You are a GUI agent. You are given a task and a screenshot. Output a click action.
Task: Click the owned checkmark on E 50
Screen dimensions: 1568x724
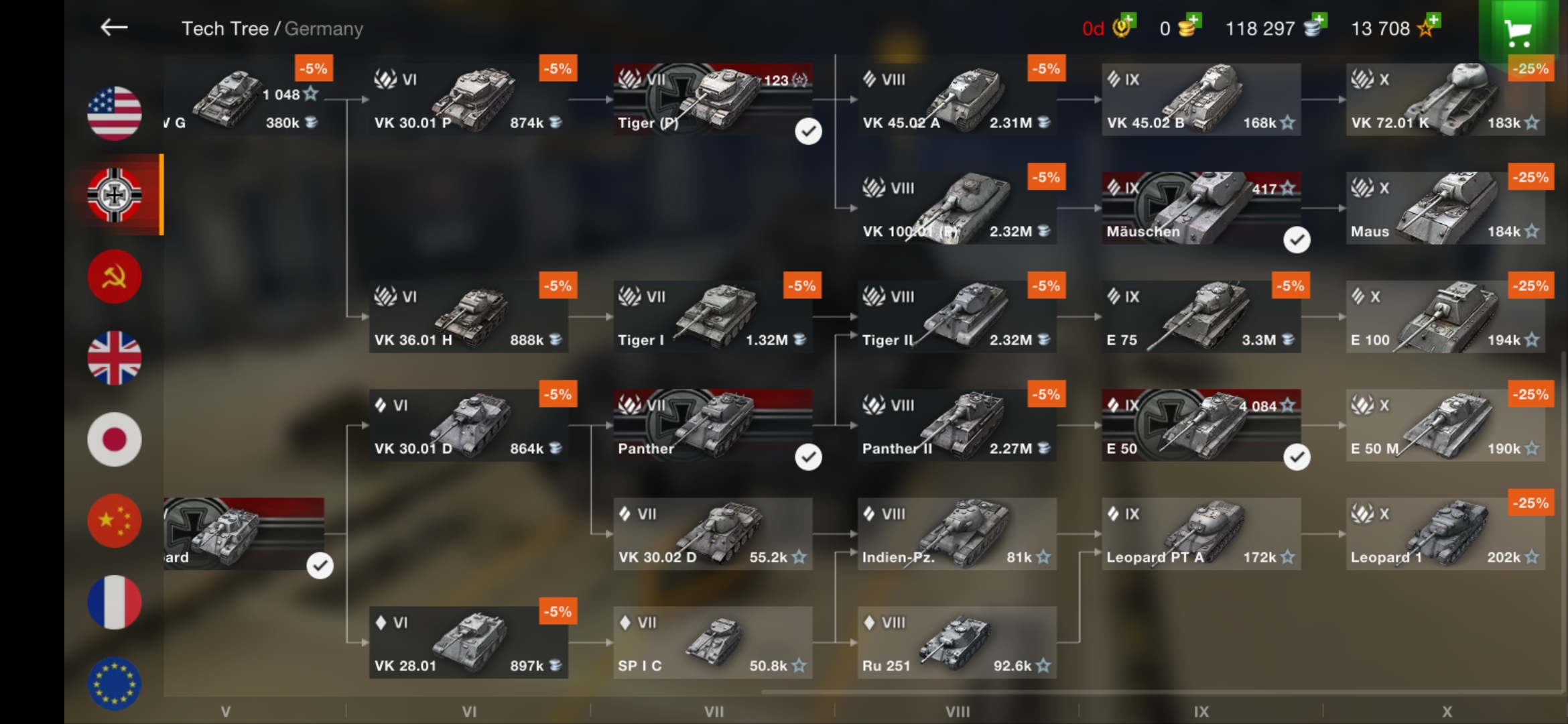point(1297,457)
